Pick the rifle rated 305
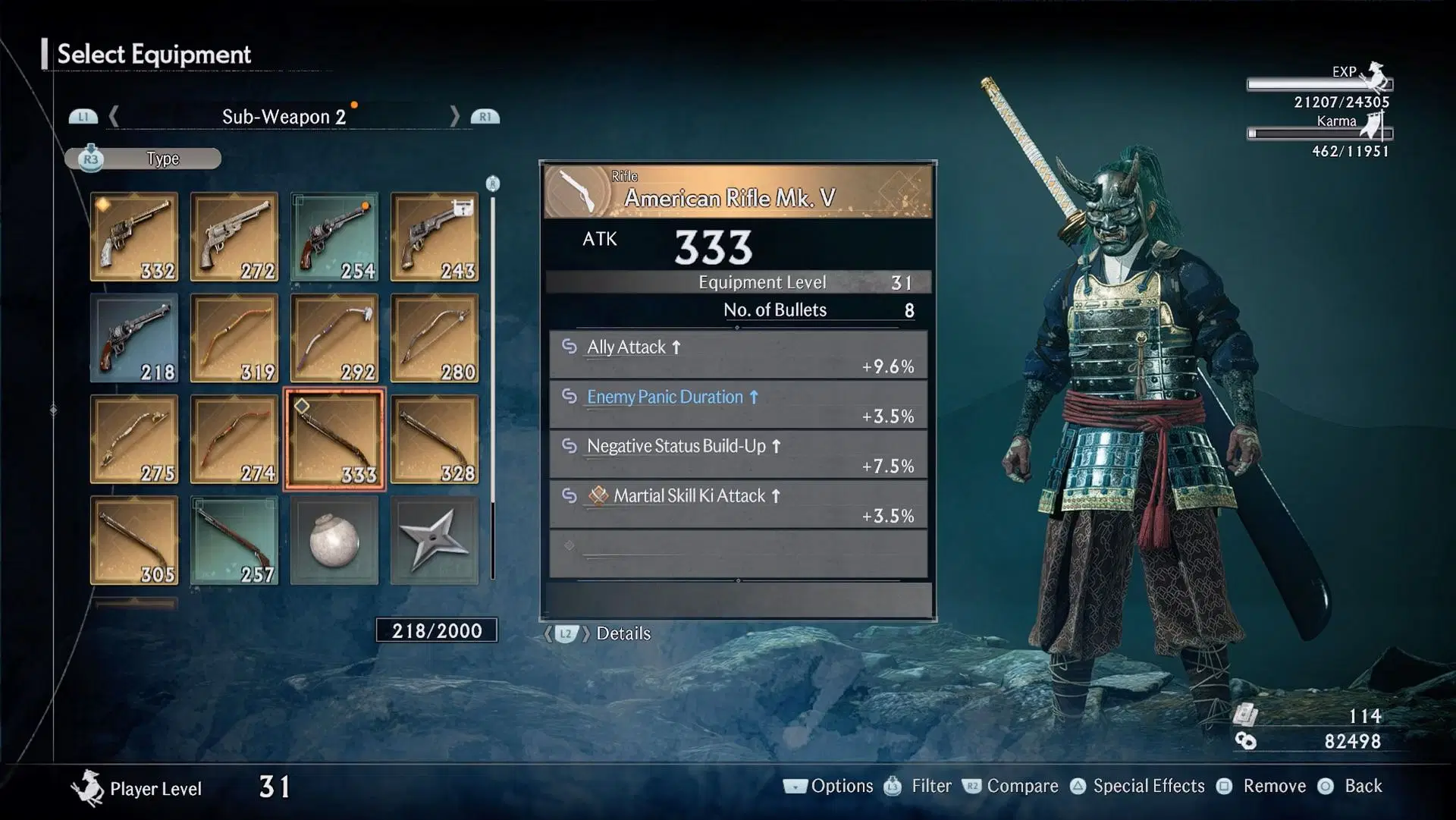This screenshot has width=1456, height=820. (x=134, y=540)
